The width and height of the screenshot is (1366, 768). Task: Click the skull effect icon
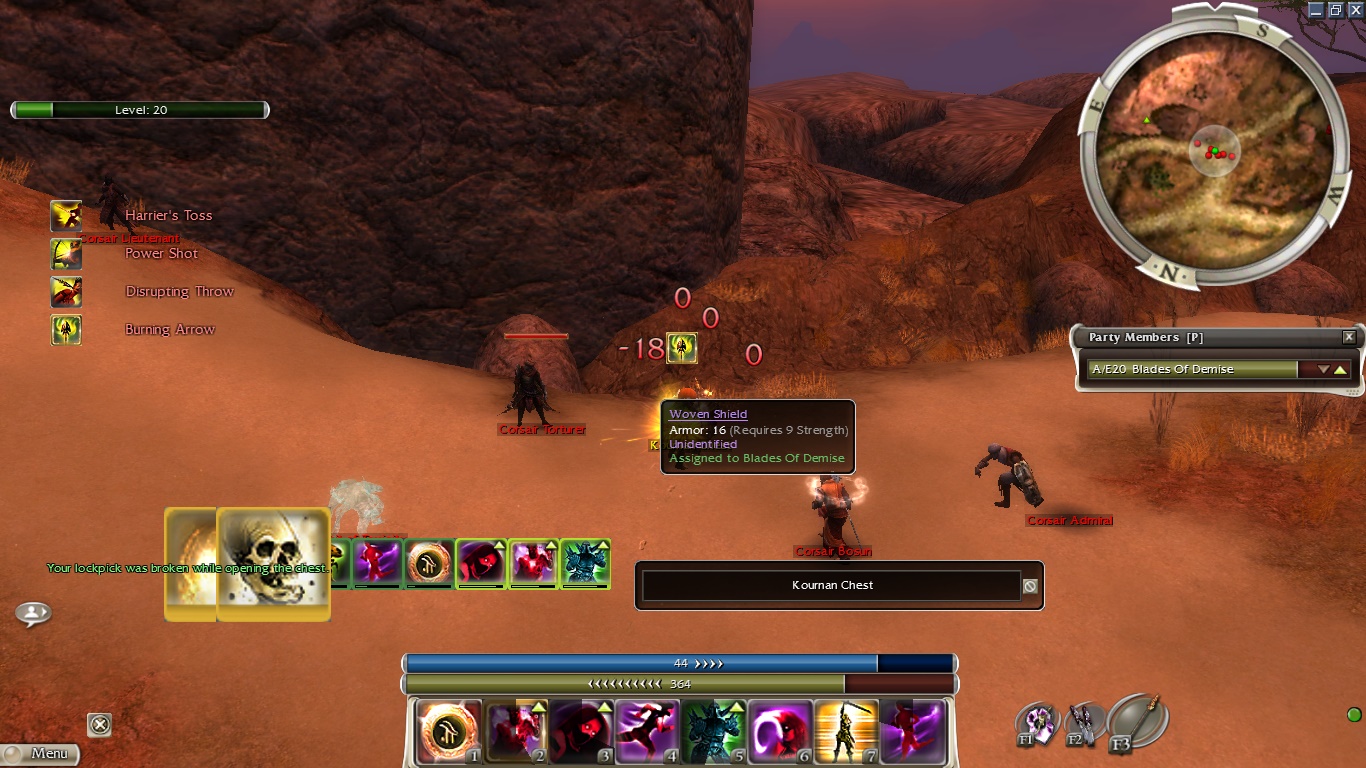click(x=273, y=563)
